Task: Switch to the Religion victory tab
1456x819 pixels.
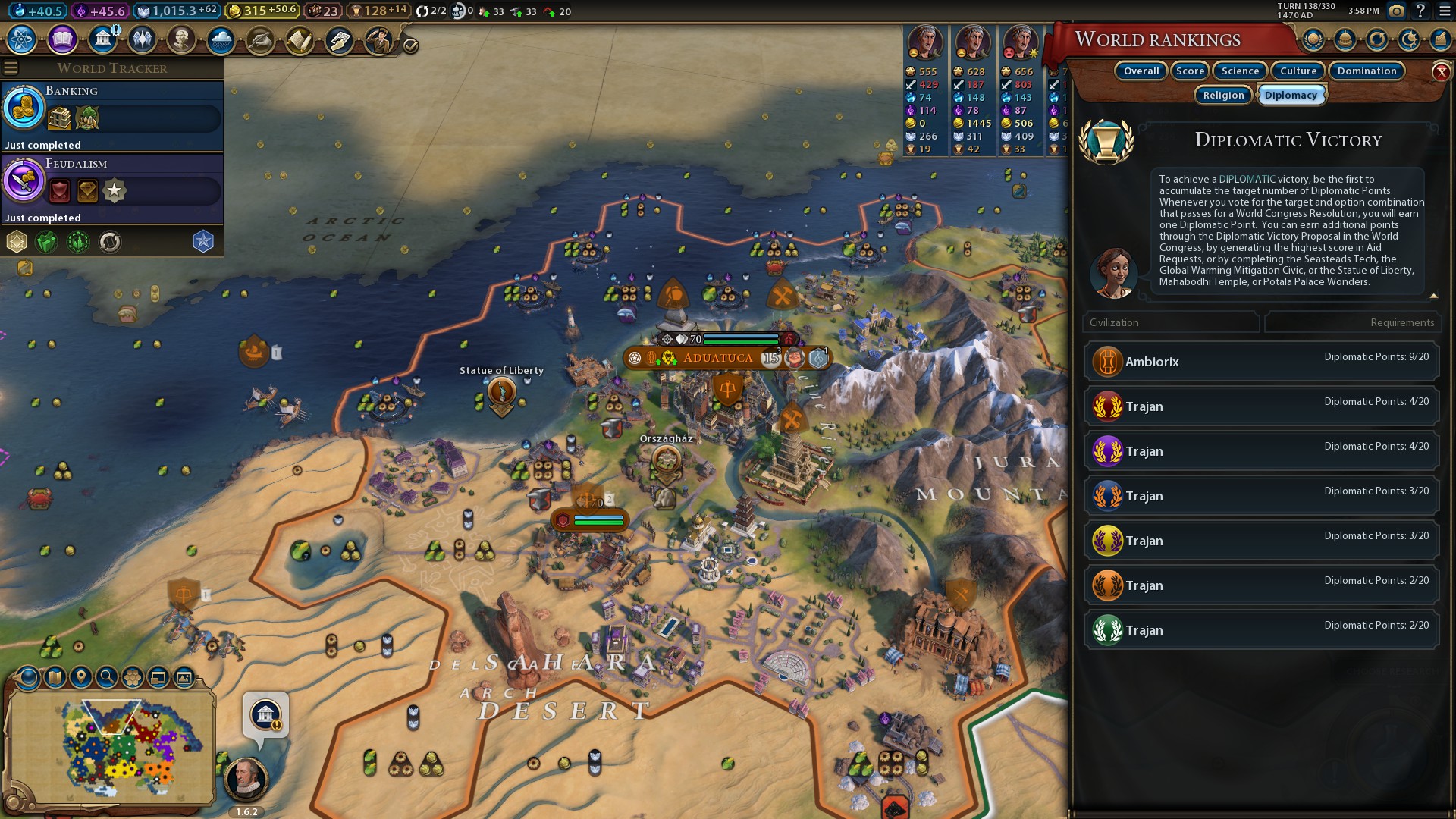Action: coord(1223,95)
